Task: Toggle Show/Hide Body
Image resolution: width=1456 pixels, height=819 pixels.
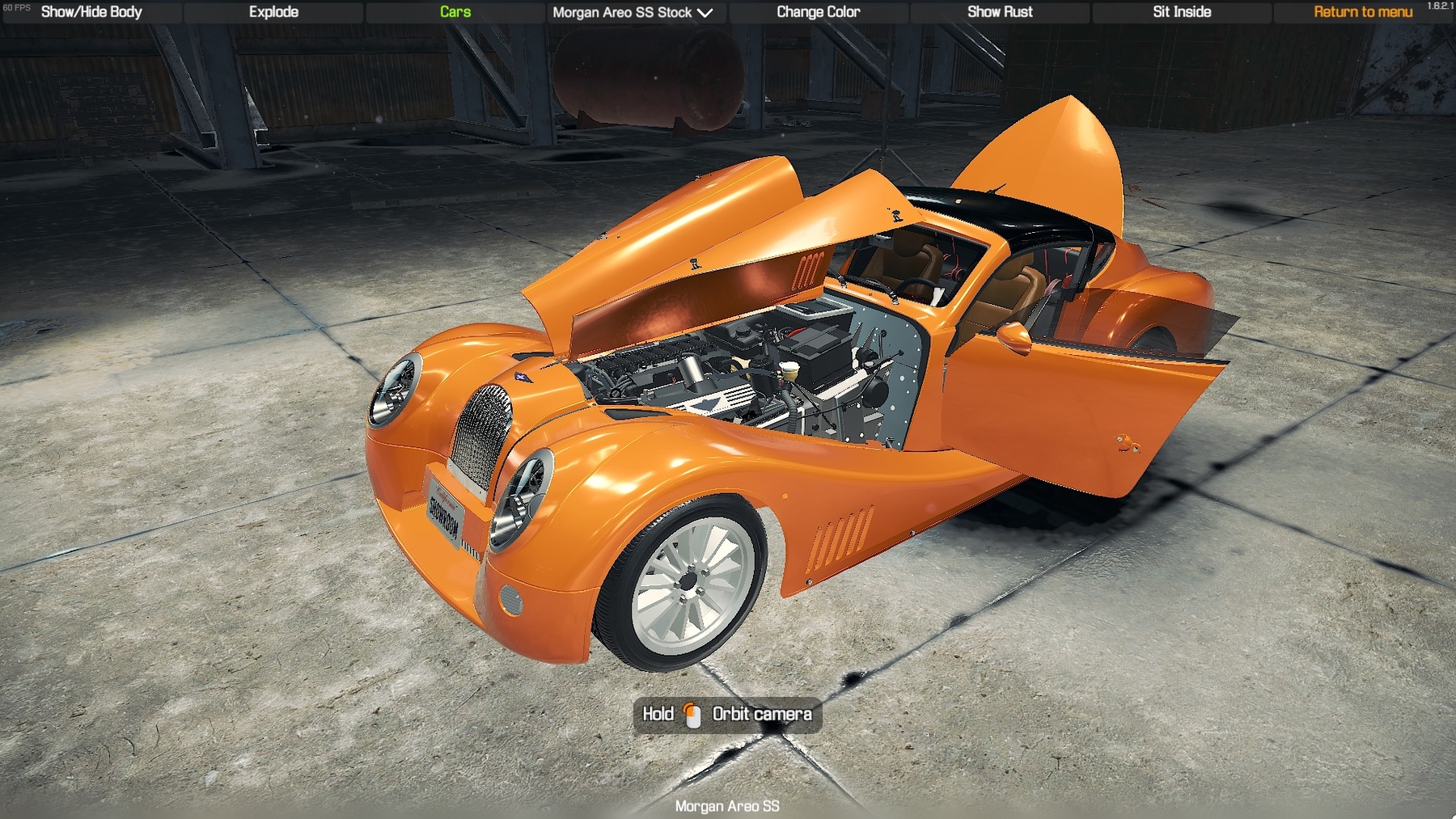Action: (x=91, y=12)
